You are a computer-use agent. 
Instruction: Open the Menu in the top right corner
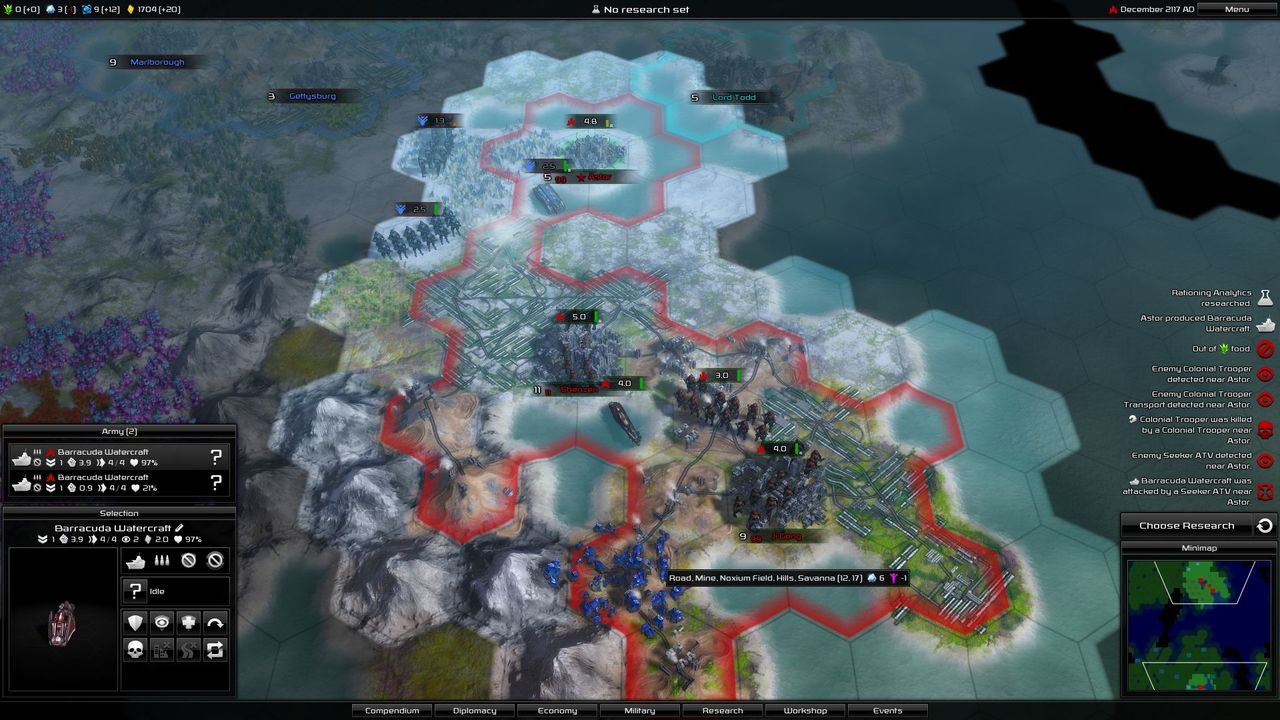click(1235, 9)
